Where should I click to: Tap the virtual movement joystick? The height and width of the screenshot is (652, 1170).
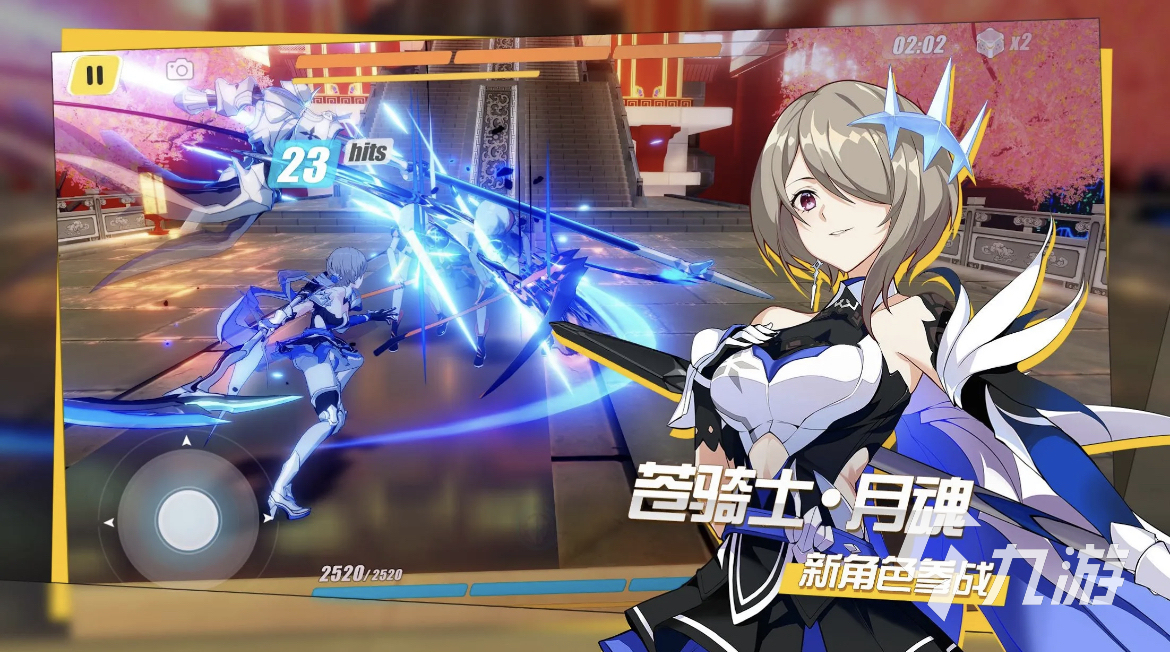point(188,518)
